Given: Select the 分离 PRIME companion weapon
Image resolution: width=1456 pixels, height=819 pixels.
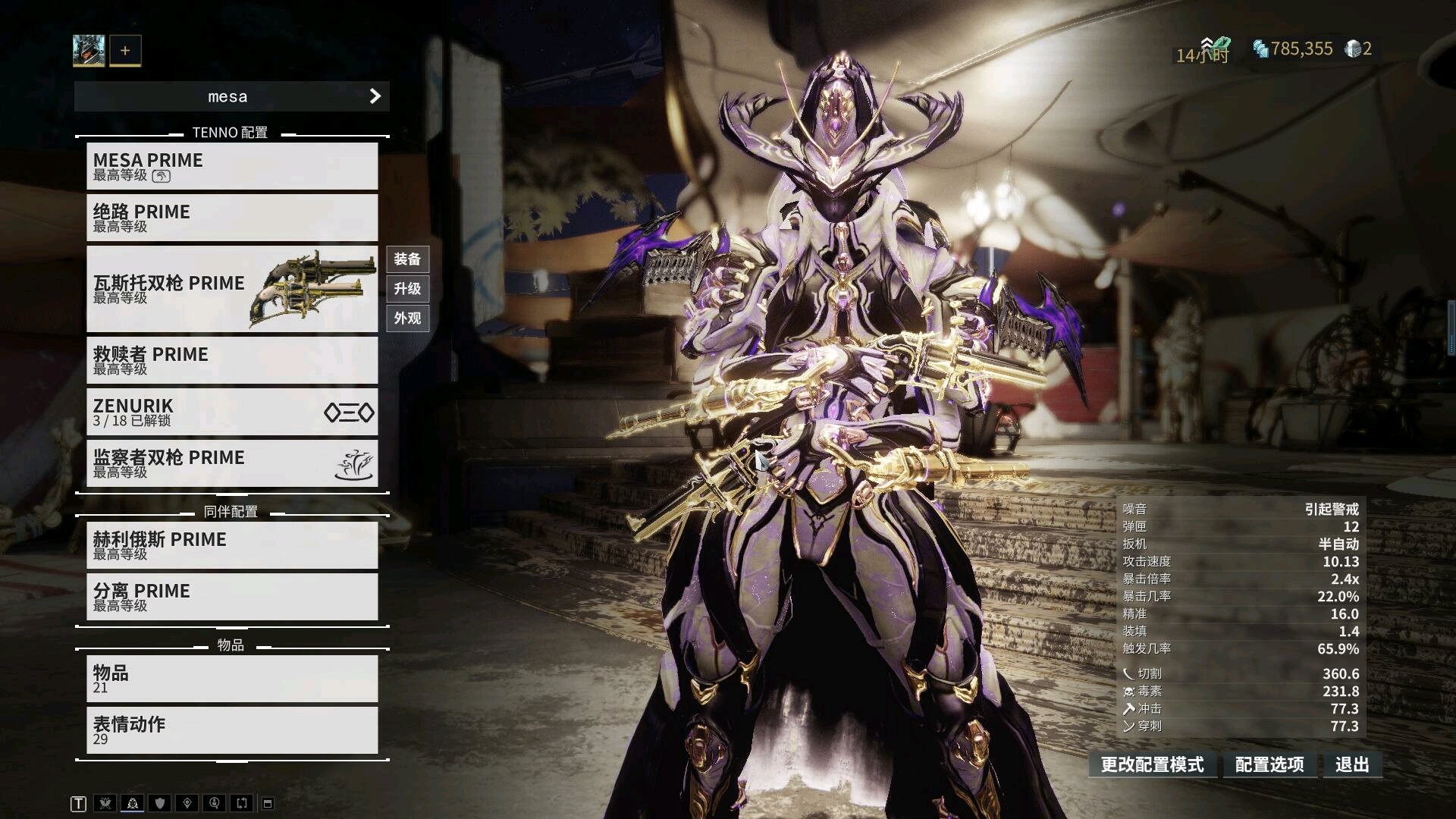Looking at the screenshot, I should coord(231,597).
